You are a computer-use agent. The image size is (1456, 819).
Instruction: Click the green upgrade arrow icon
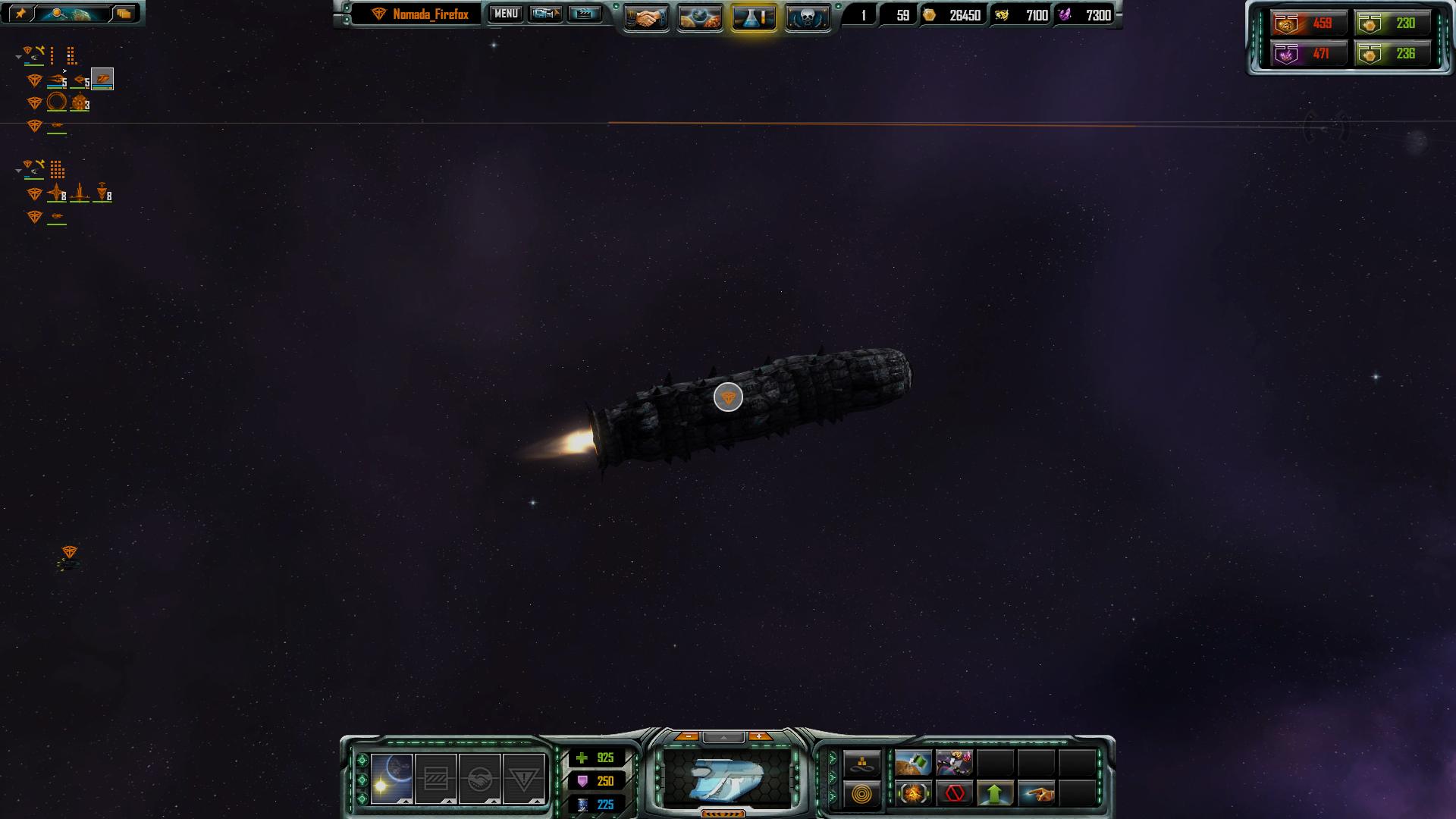pyautogui.click(x=995, y=794)
